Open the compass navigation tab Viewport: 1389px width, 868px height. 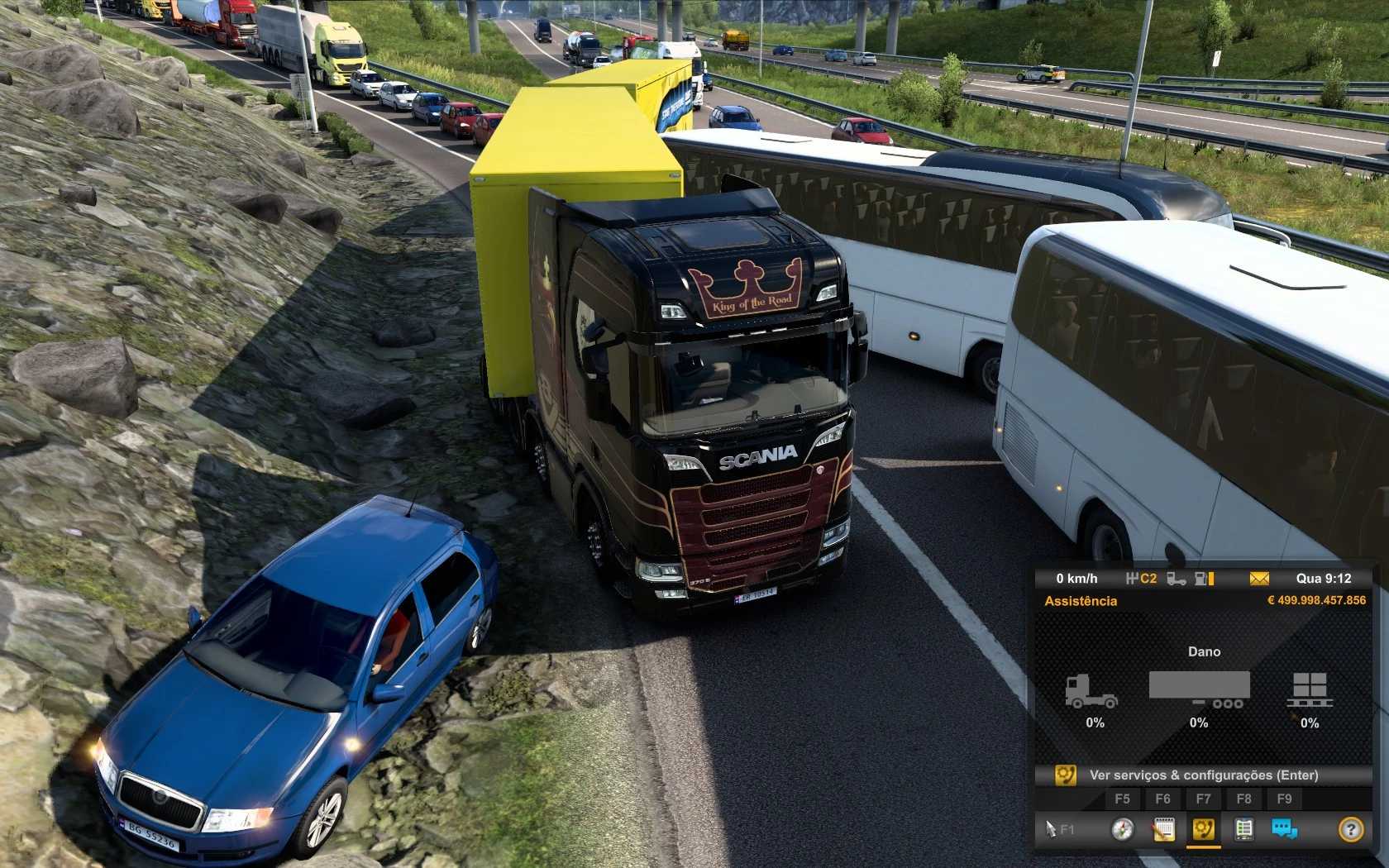1122,829
